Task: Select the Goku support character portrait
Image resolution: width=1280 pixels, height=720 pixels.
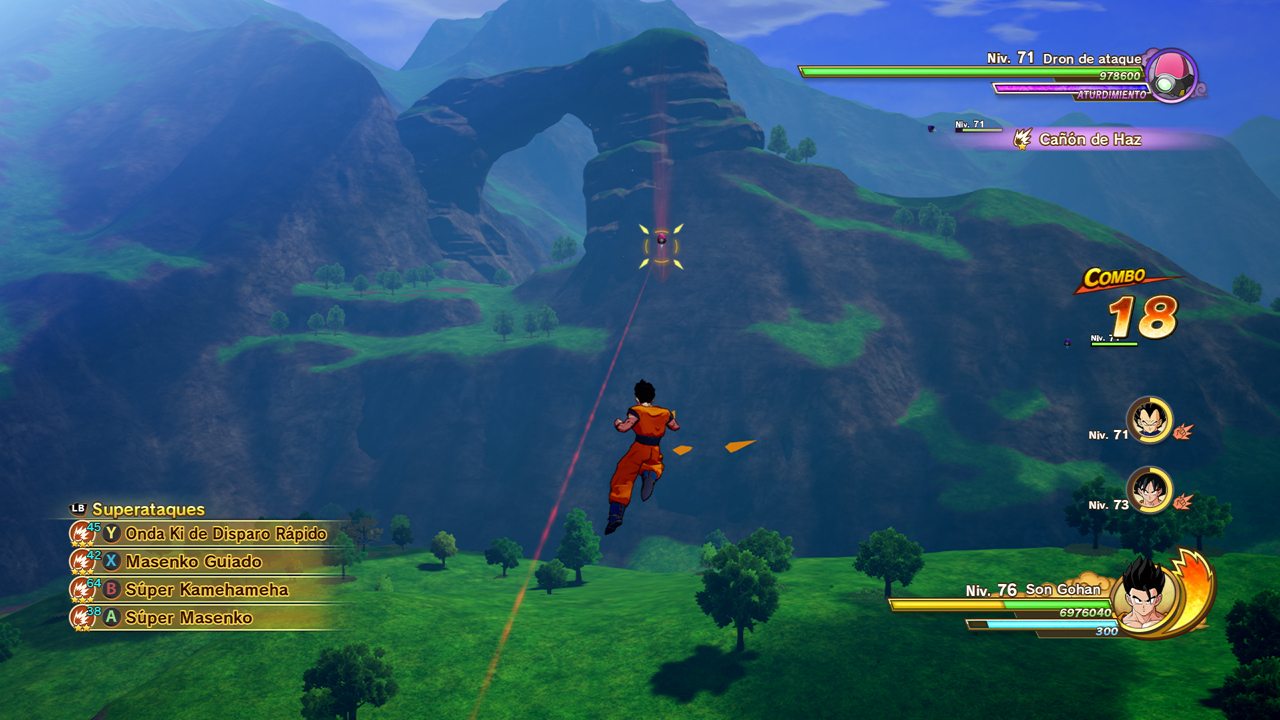Action: tap(1149, 490)
